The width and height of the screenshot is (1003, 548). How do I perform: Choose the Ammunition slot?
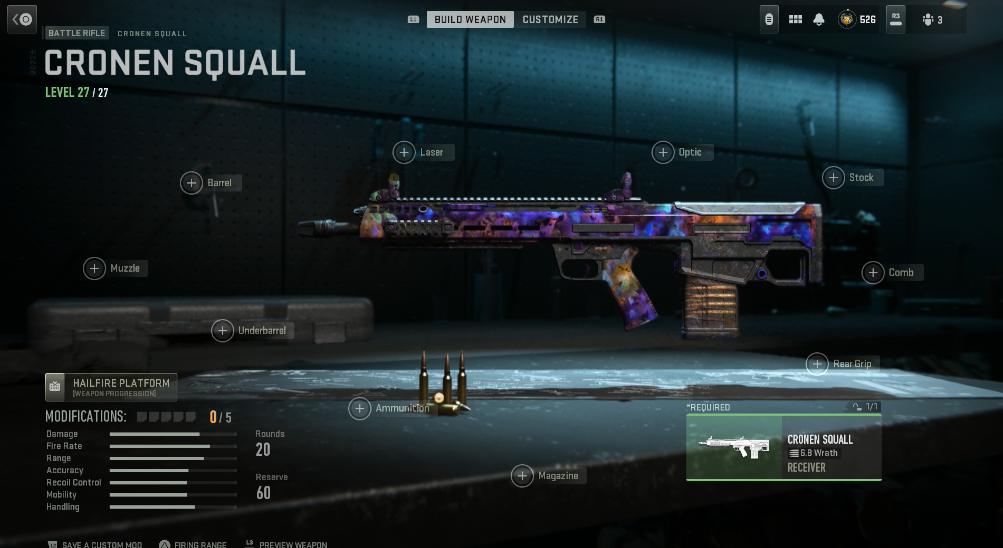(x=359, y=408)
